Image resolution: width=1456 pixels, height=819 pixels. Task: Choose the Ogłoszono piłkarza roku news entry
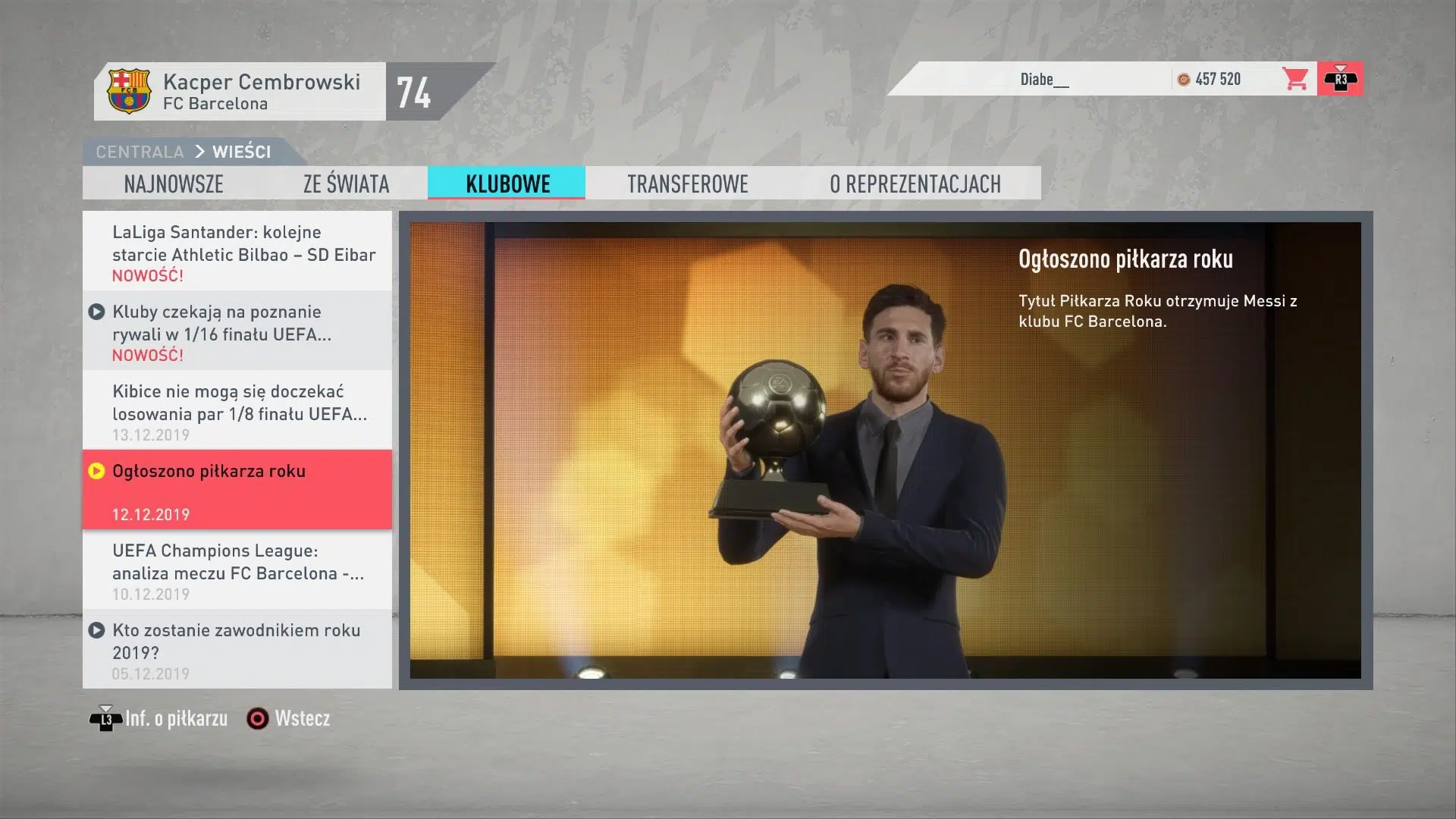pos(237,490)
